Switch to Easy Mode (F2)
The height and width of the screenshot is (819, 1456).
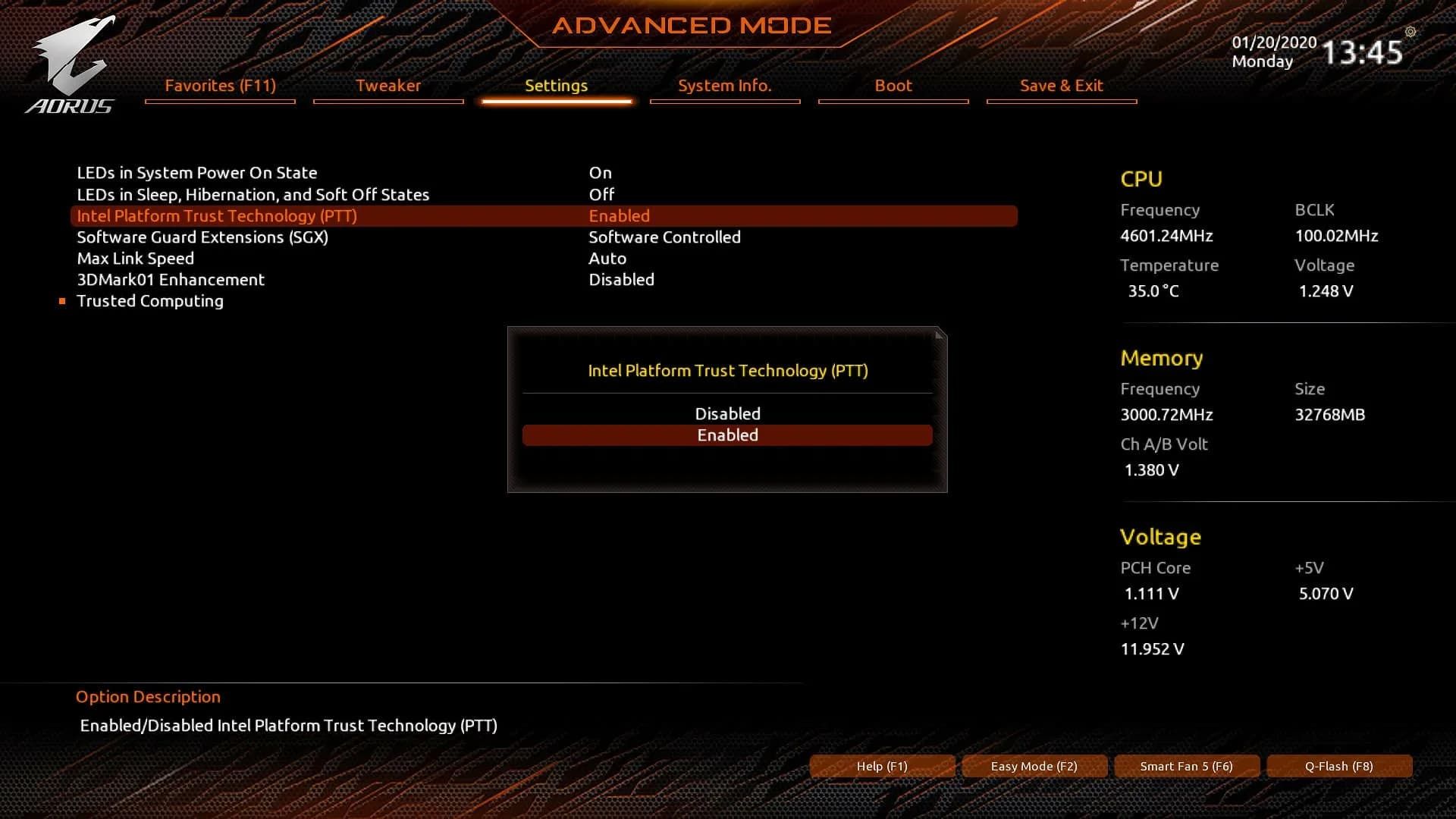click(x=1034, y=766)
